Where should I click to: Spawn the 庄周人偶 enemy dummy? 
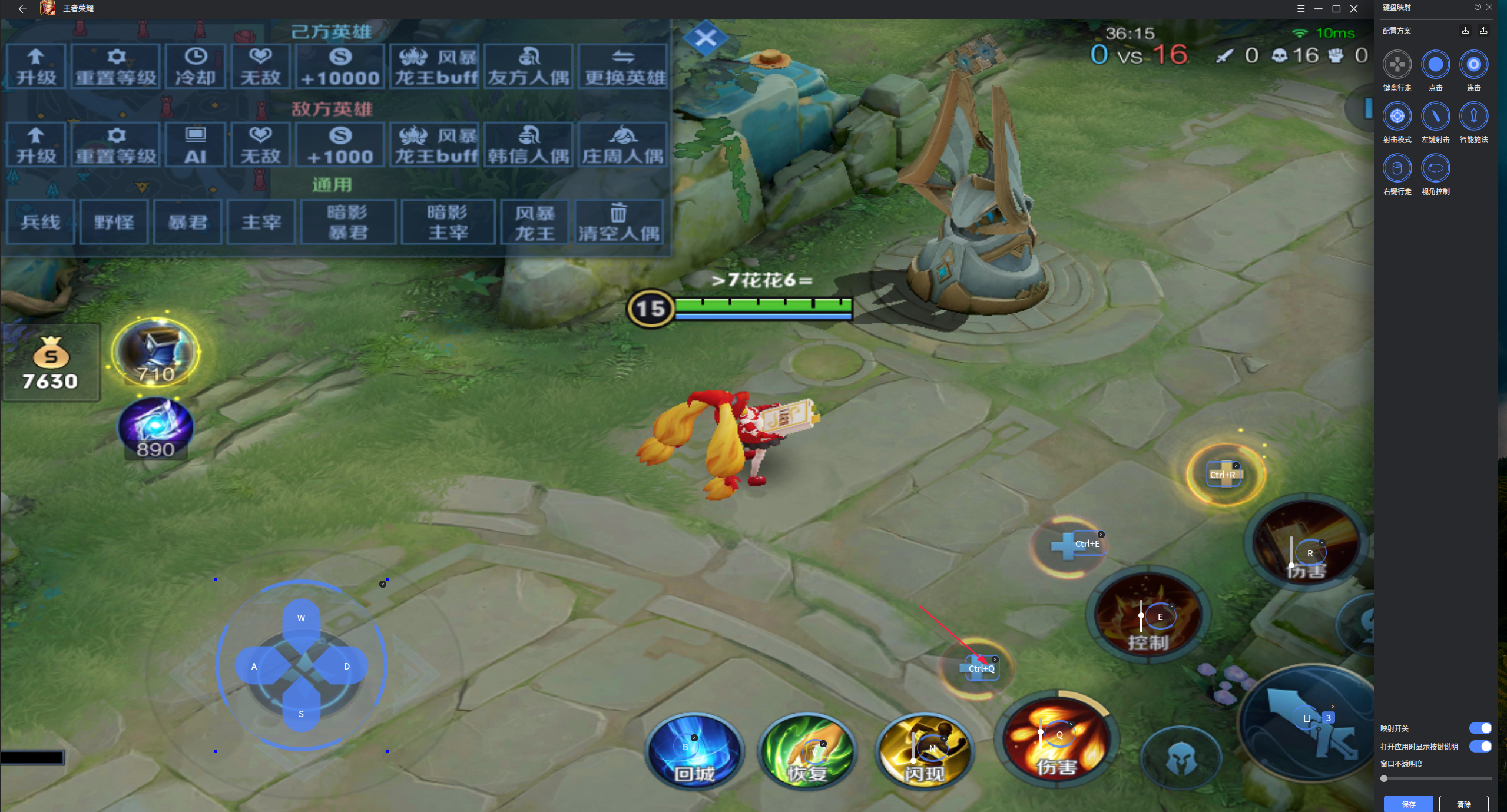coord(623,145)
